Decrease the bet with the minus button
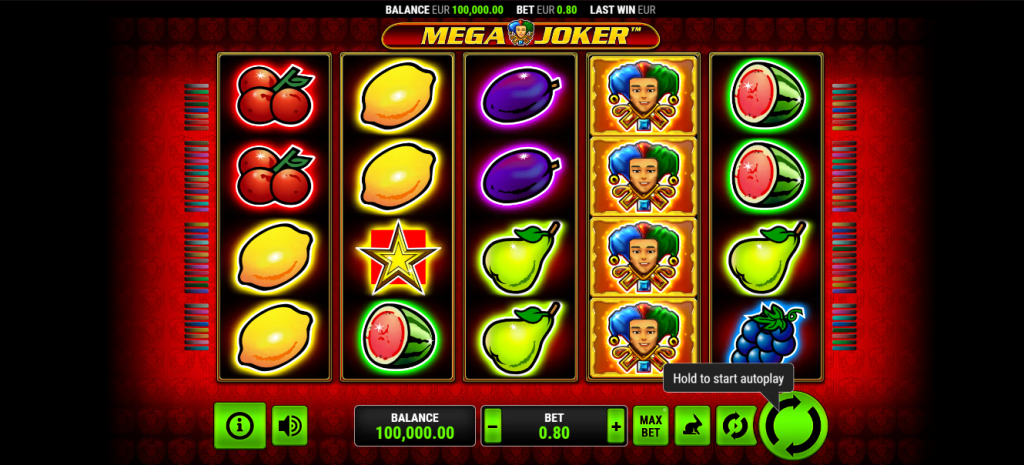The height and width of the screenshot is (465, 1024). coord(492,426)
